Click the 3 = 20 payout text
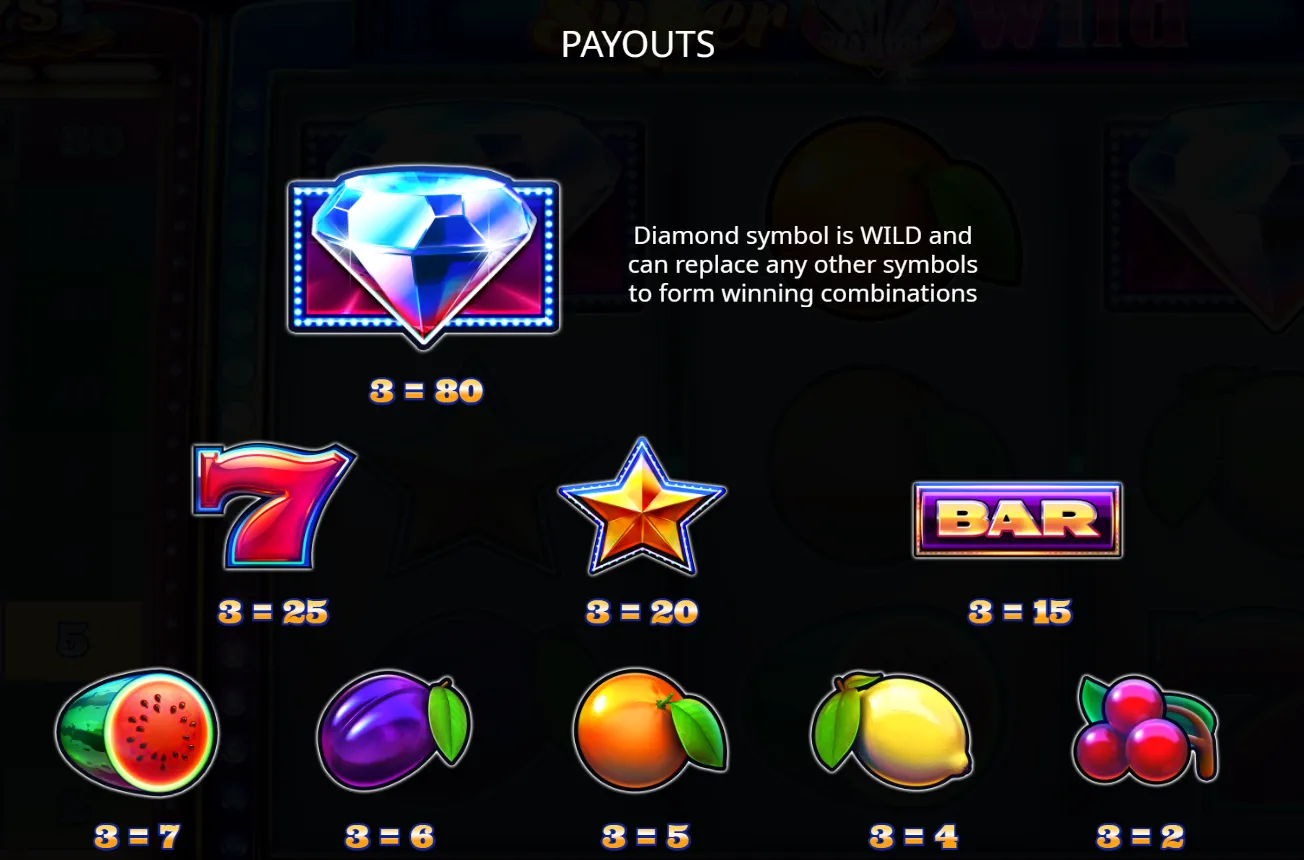Image resolution: width=1304 pixels, height=860 pixels. coord(641,612)
